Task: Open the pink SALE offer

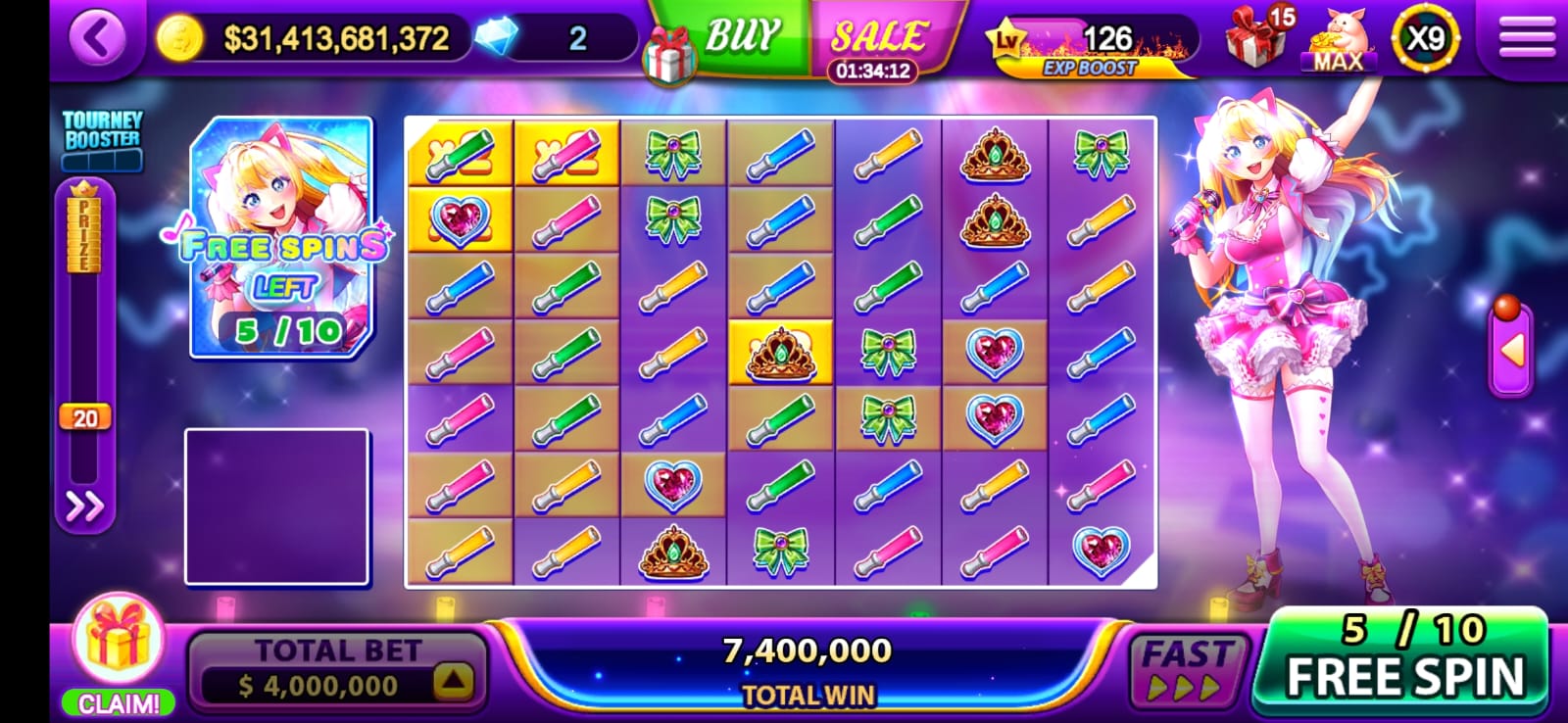Action: 877,39
